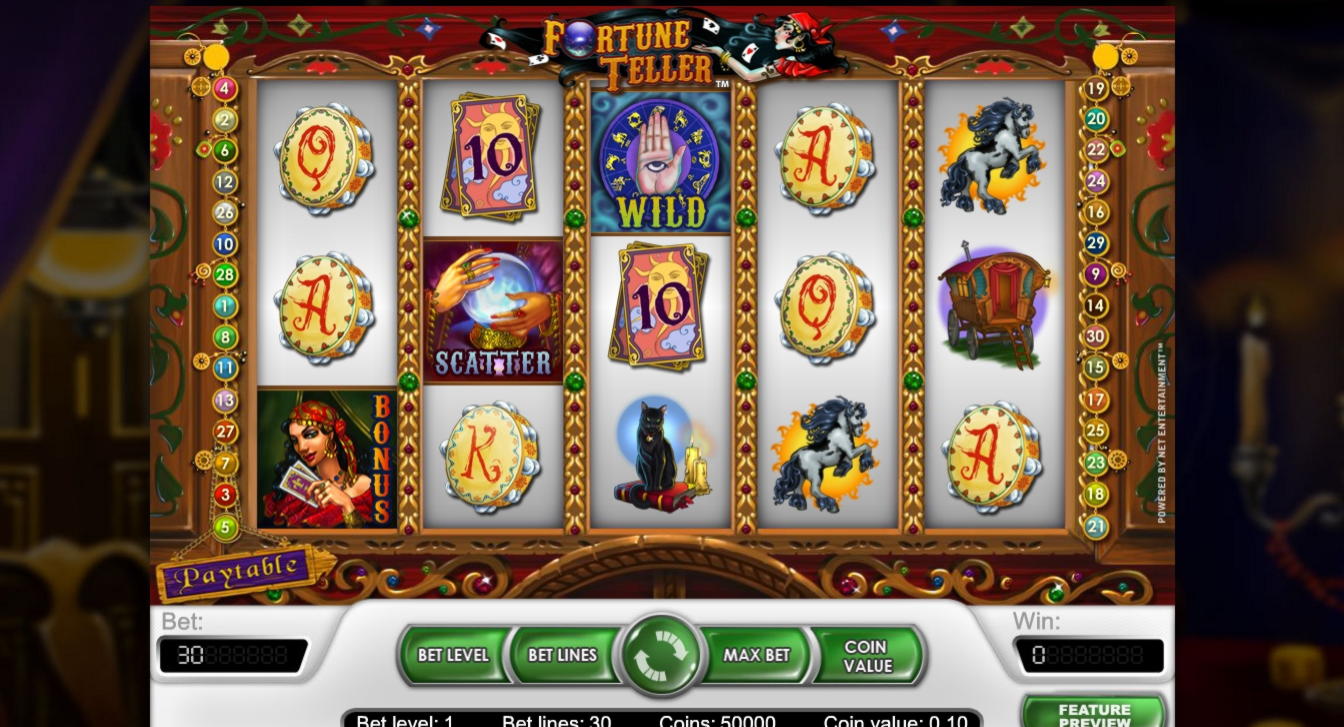Click the Win amount display
Screen dimensions: 1344x727
pos(1090,654)
